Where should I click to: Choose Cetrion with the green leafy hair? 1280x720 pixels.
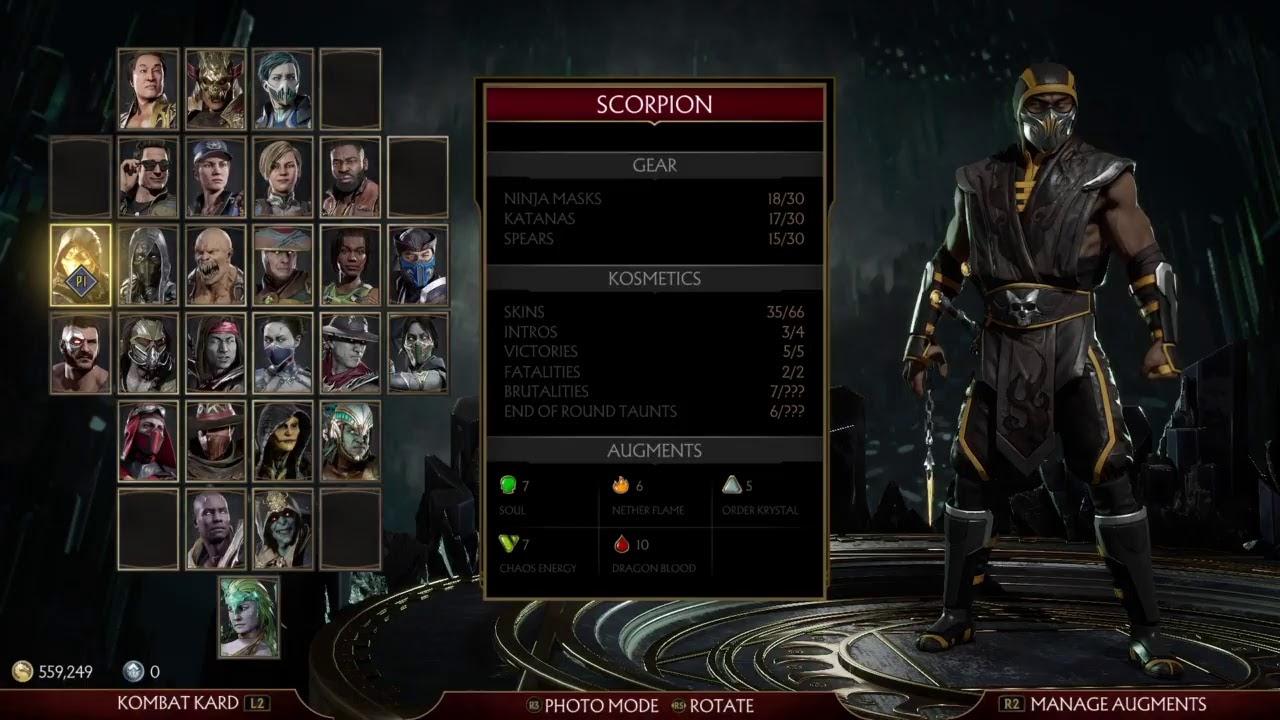249,617
